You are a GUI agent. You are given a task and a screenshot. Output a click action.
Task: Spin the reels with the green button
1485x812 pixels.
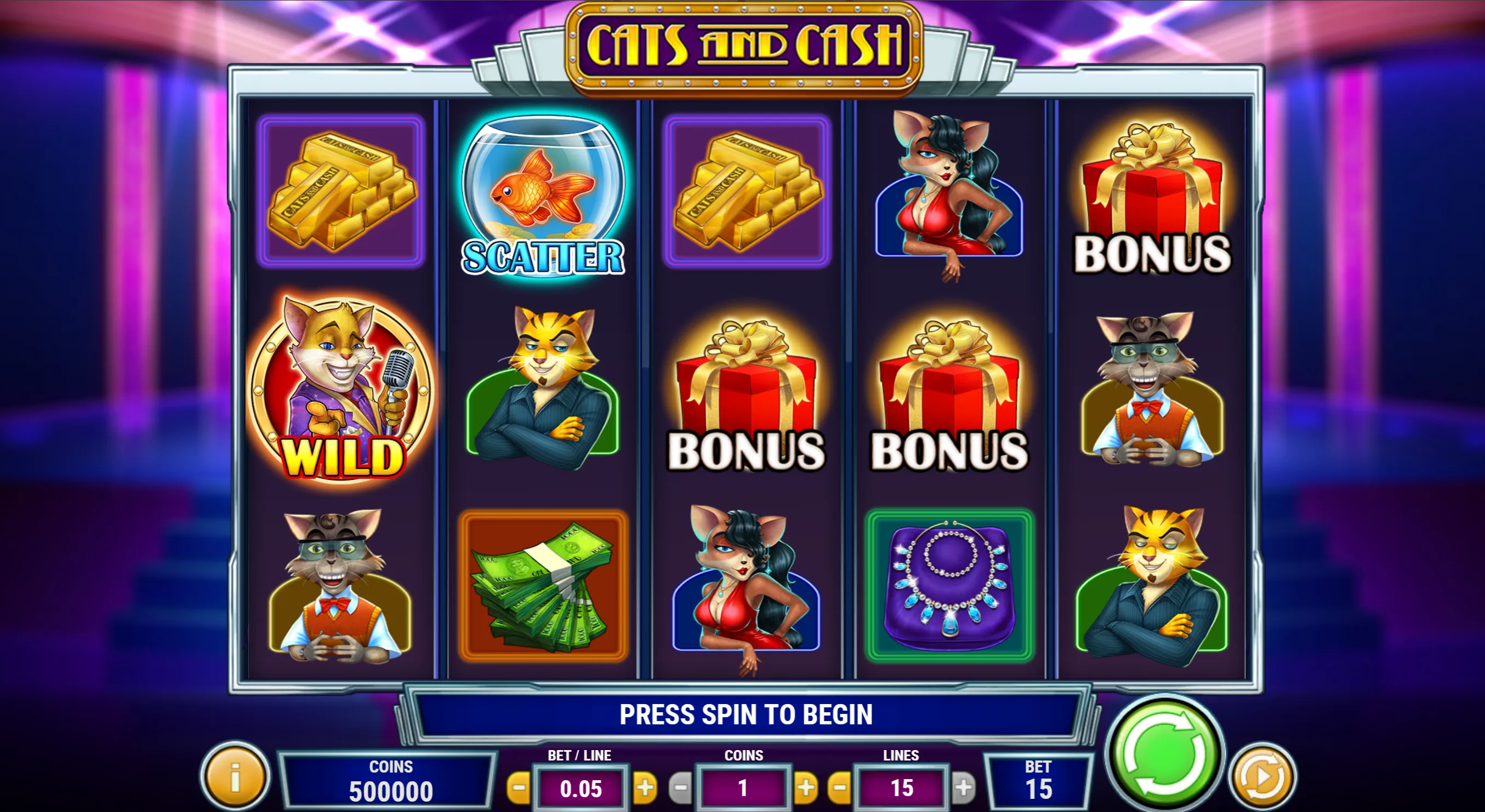[1165, 754]
